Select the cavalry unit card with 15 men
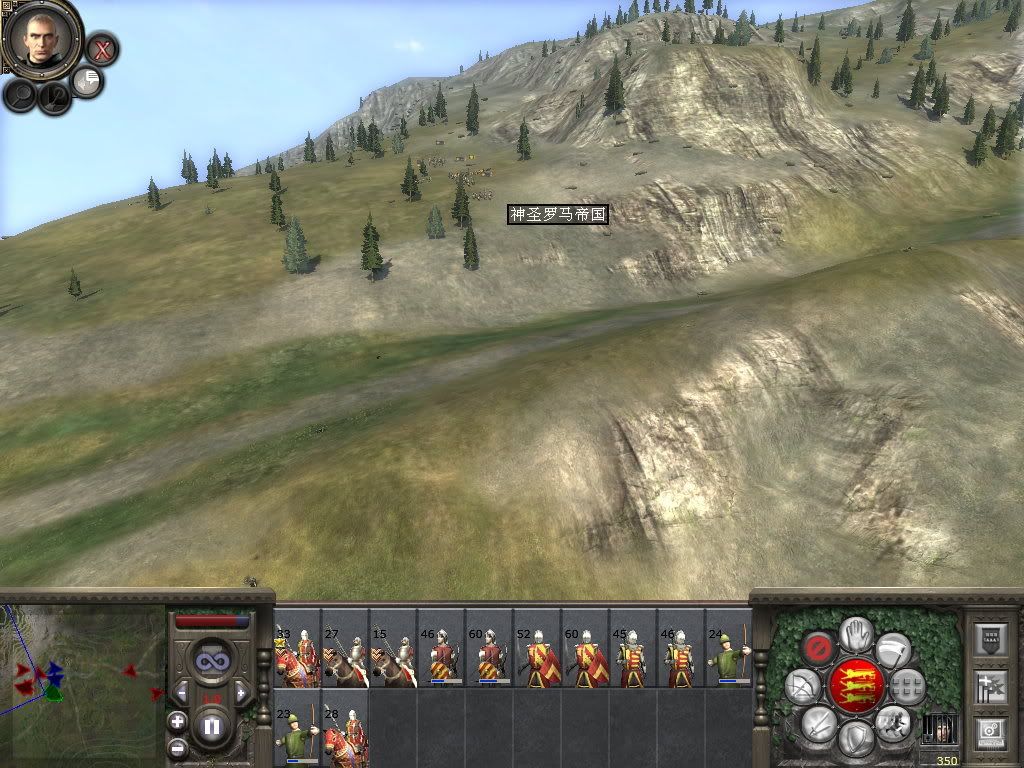1024x768 pixels. 393,648
